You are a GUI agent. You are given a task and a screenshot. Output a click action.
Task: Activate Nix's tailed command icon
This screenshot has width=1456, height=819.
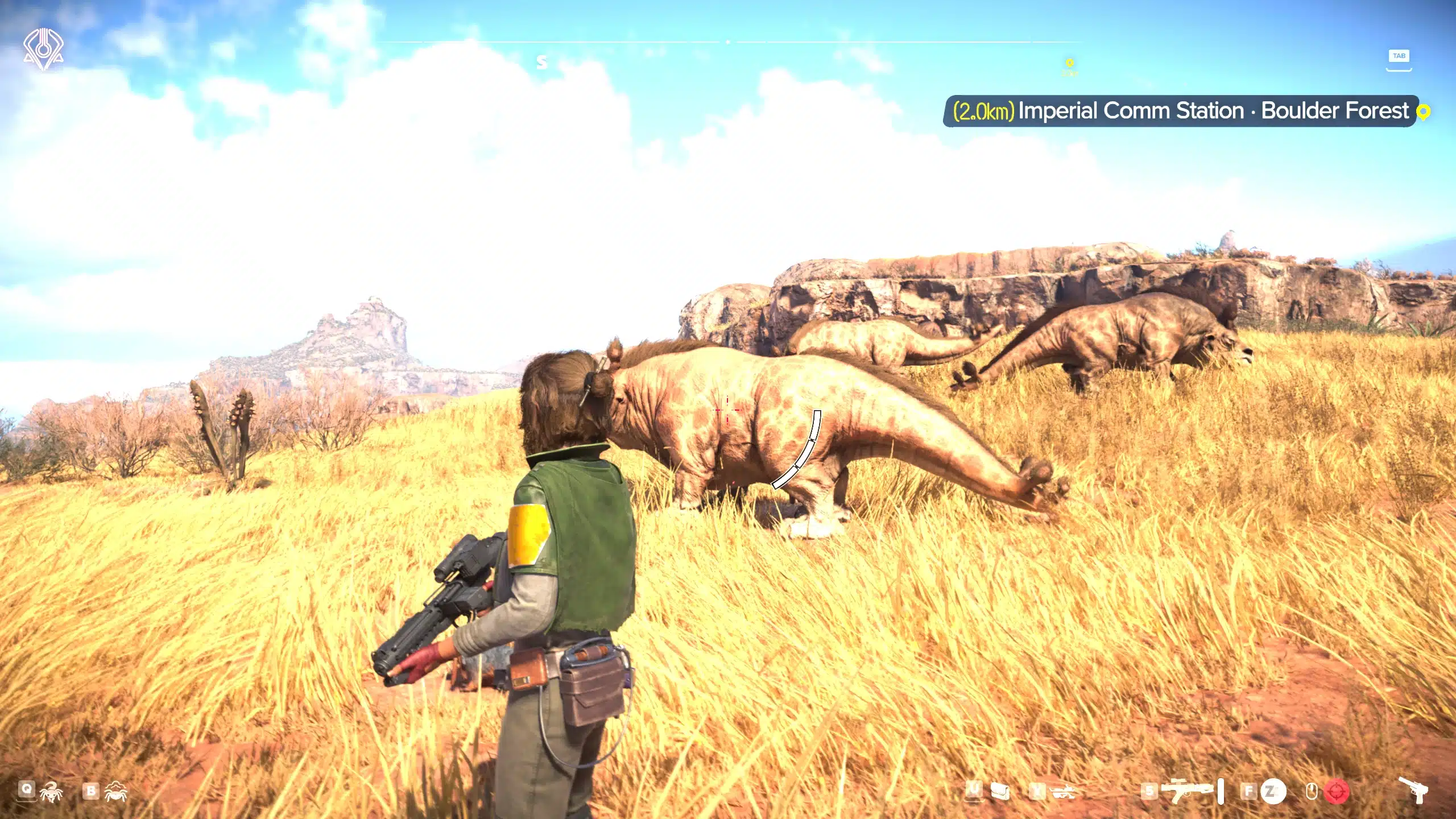(x=51, y=791)
